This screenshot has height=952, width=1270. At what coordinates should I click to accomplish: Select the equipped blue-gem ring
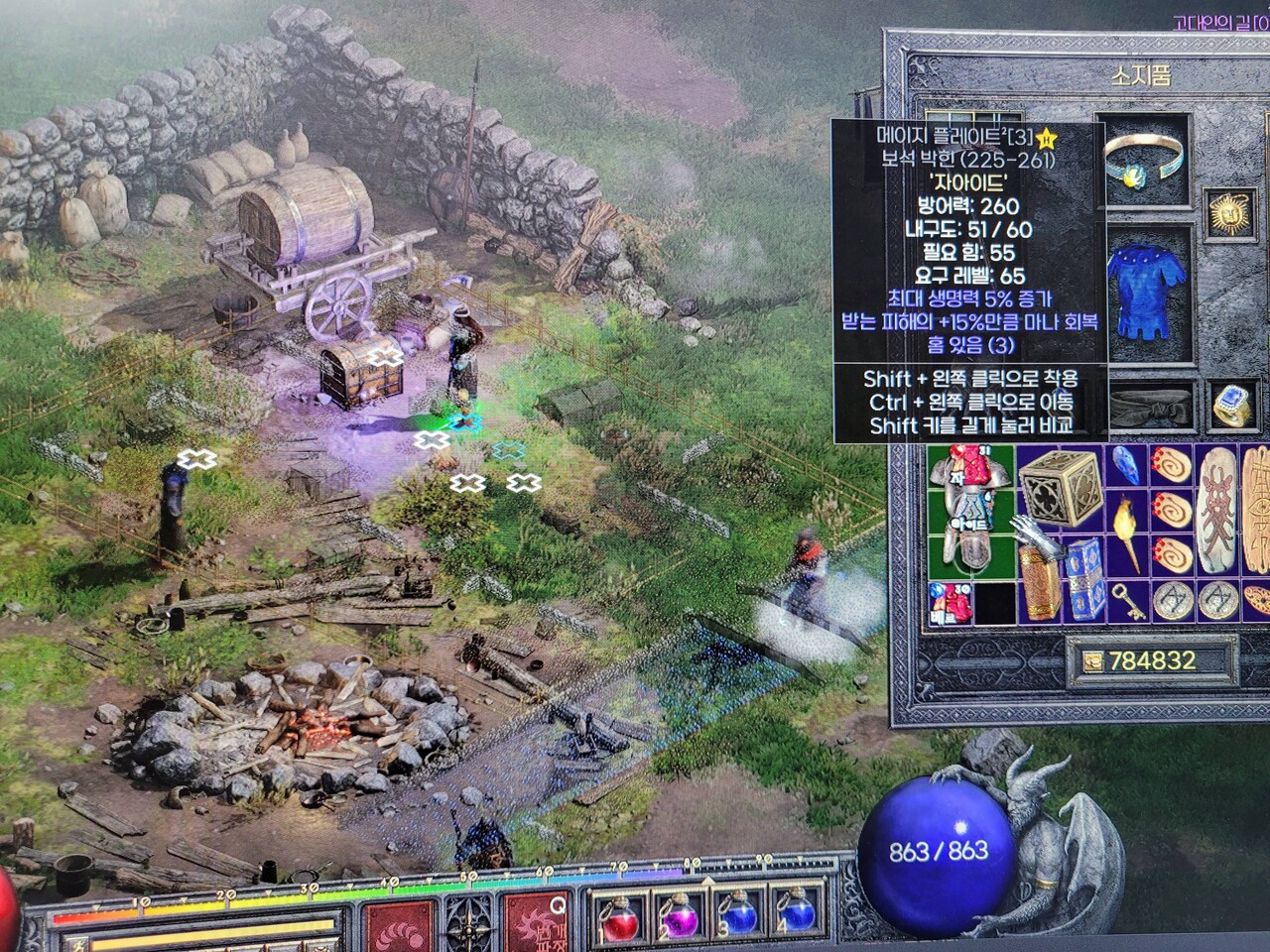(1230, 406)
